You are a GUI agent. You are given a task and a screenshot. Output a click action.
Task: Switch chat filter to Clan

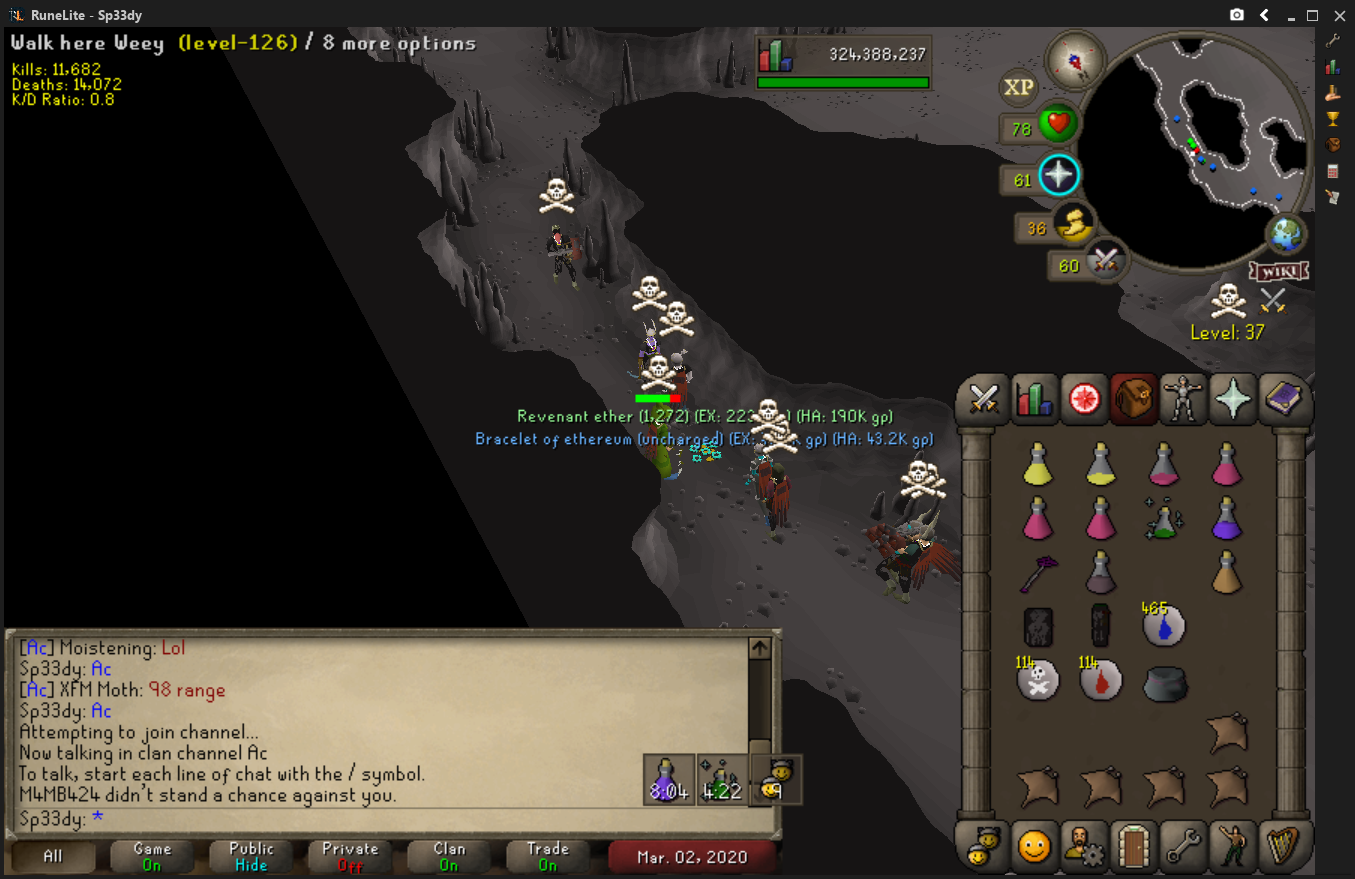(449, 857)
